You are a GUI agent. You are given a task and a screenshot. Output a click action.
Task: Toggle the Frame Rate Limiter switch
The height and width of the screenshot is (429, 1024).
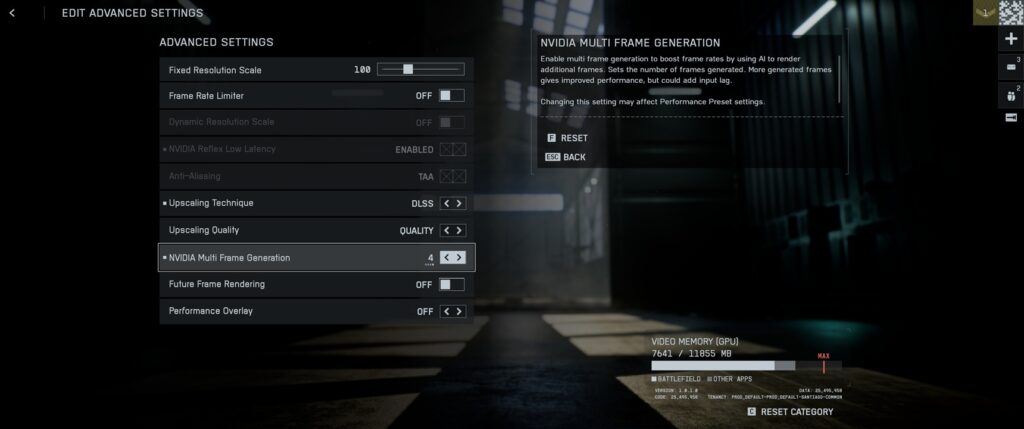452,96
